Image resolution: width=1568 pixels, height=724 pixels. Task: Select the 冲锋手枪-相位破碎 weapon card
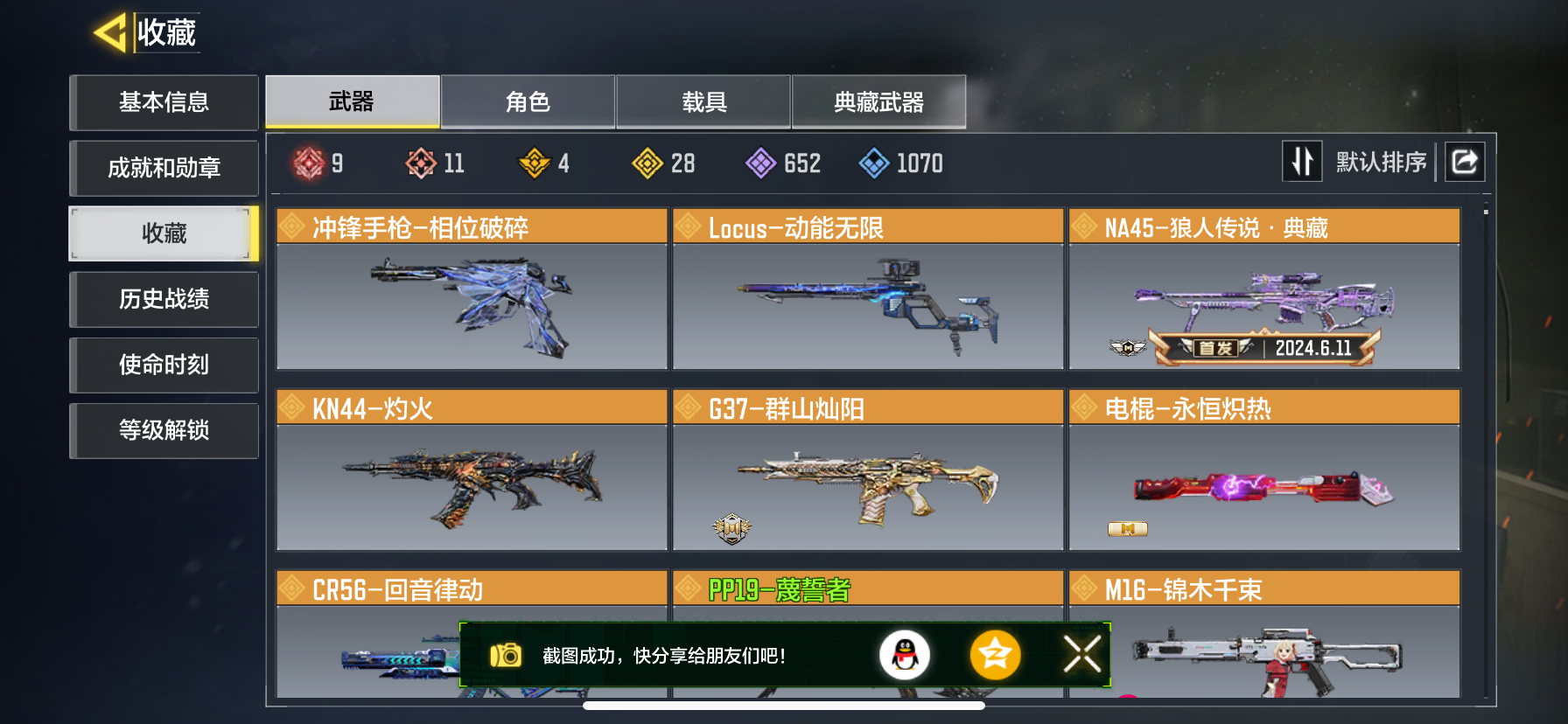472,289
